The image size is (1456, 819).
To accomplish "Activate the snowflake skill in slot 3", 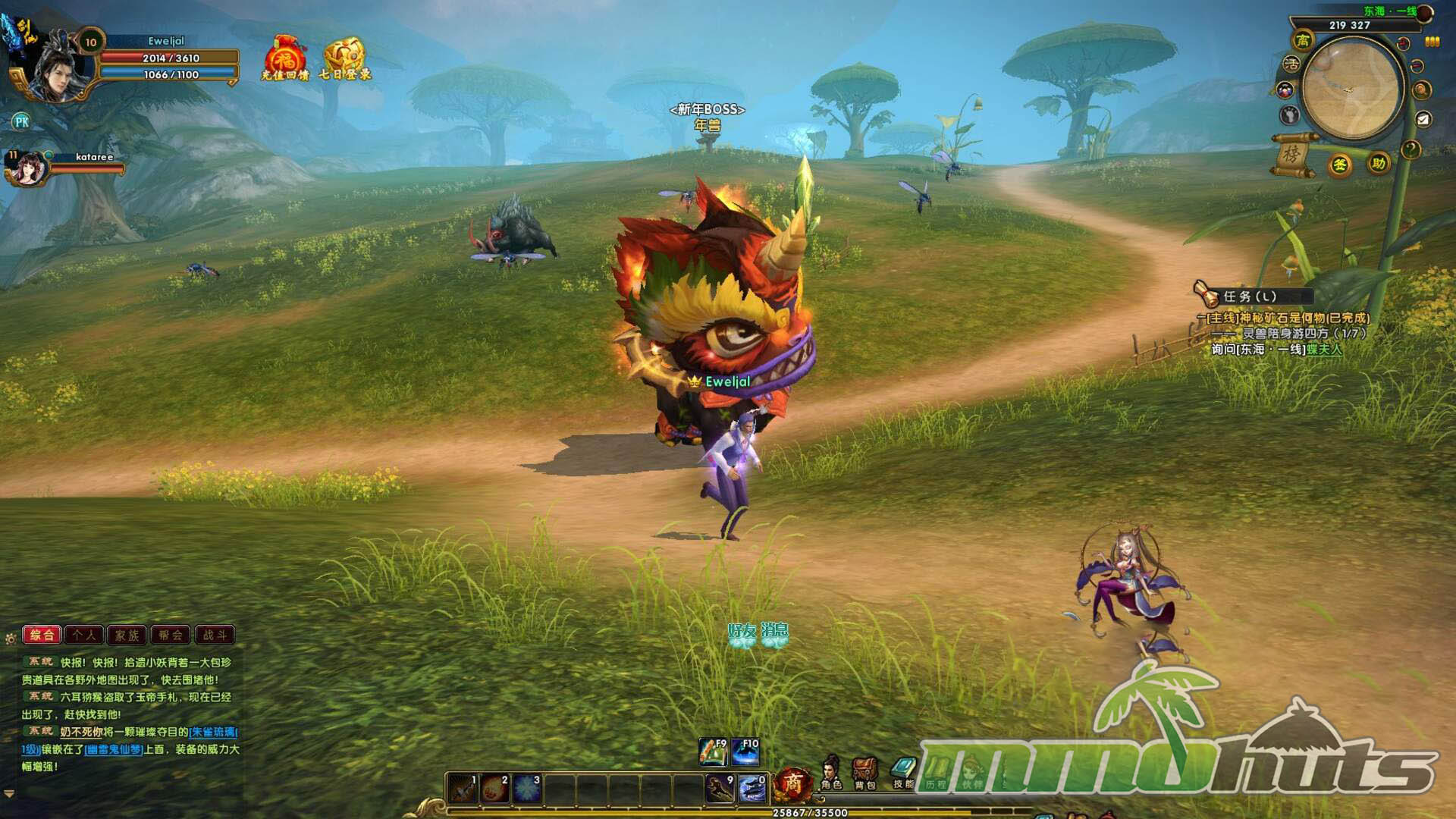I will 526,789.
